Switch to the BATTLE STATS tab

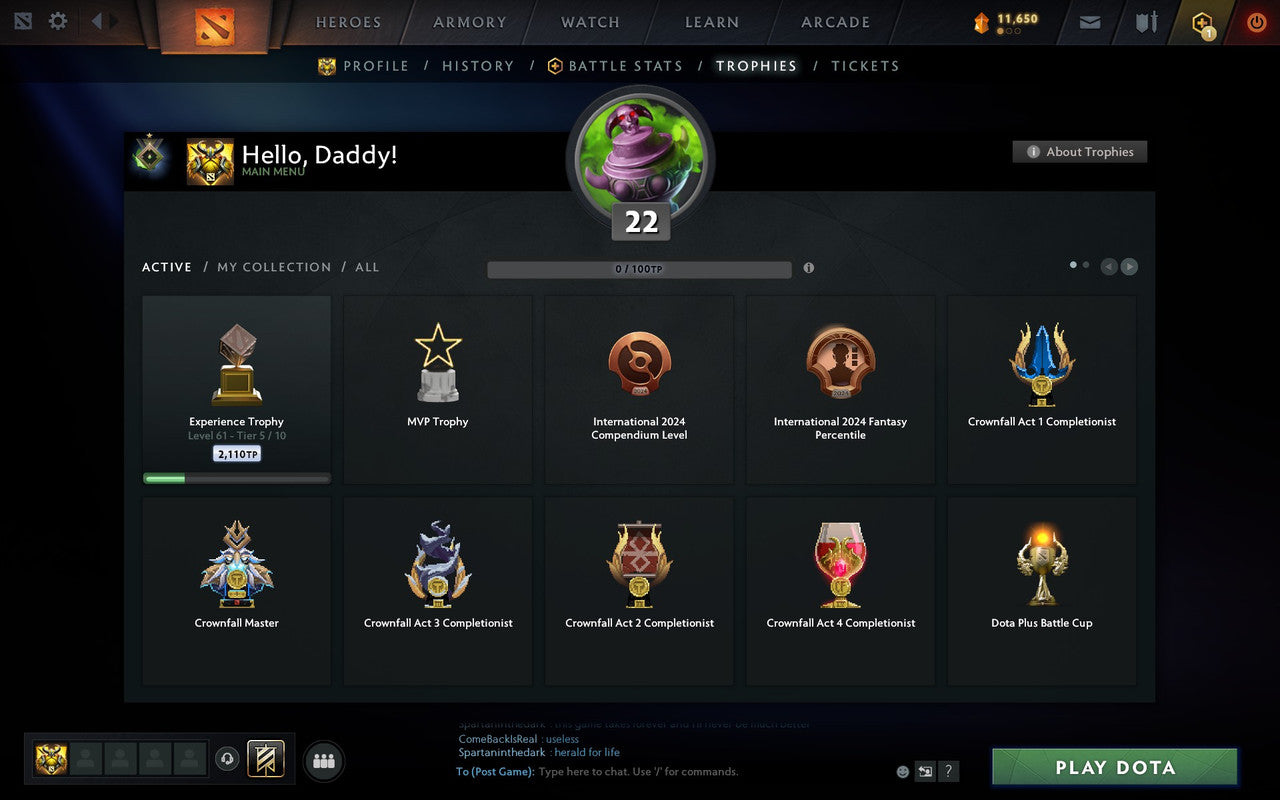tap(625, 66)
